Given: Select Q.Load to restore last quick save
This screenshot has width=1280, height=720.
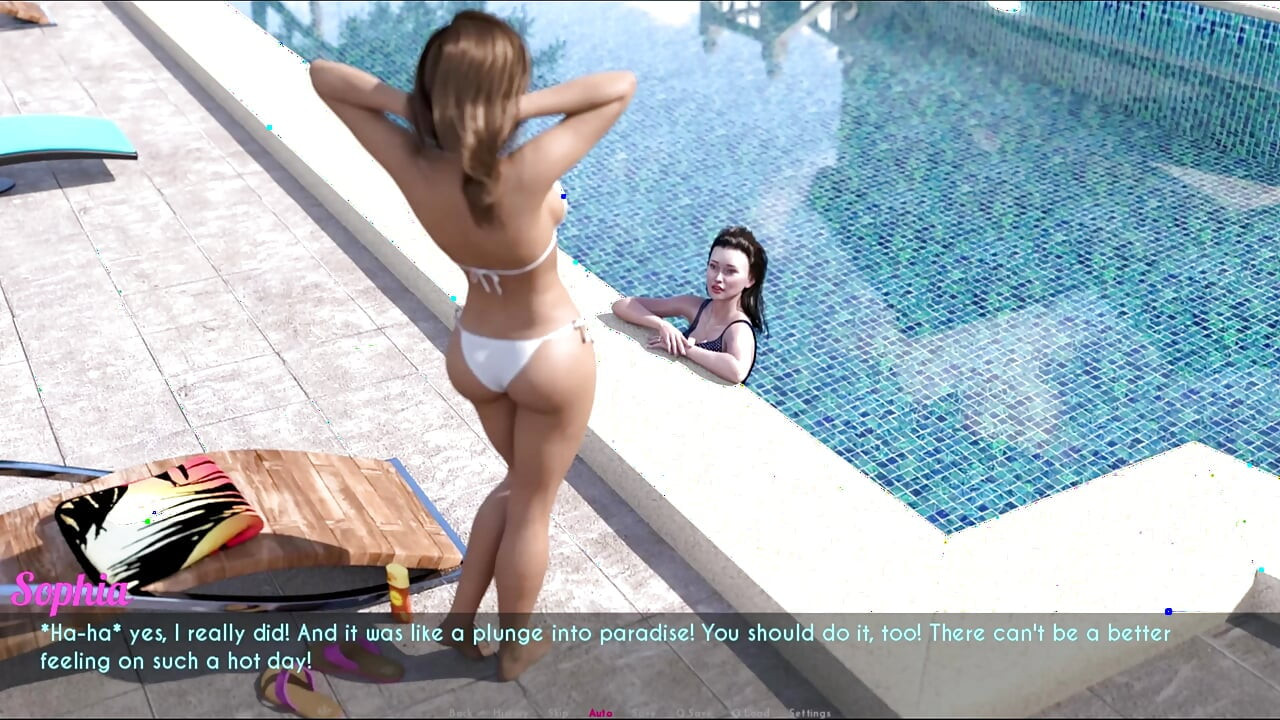Looking at the screenshot, I should click(750, 713).
